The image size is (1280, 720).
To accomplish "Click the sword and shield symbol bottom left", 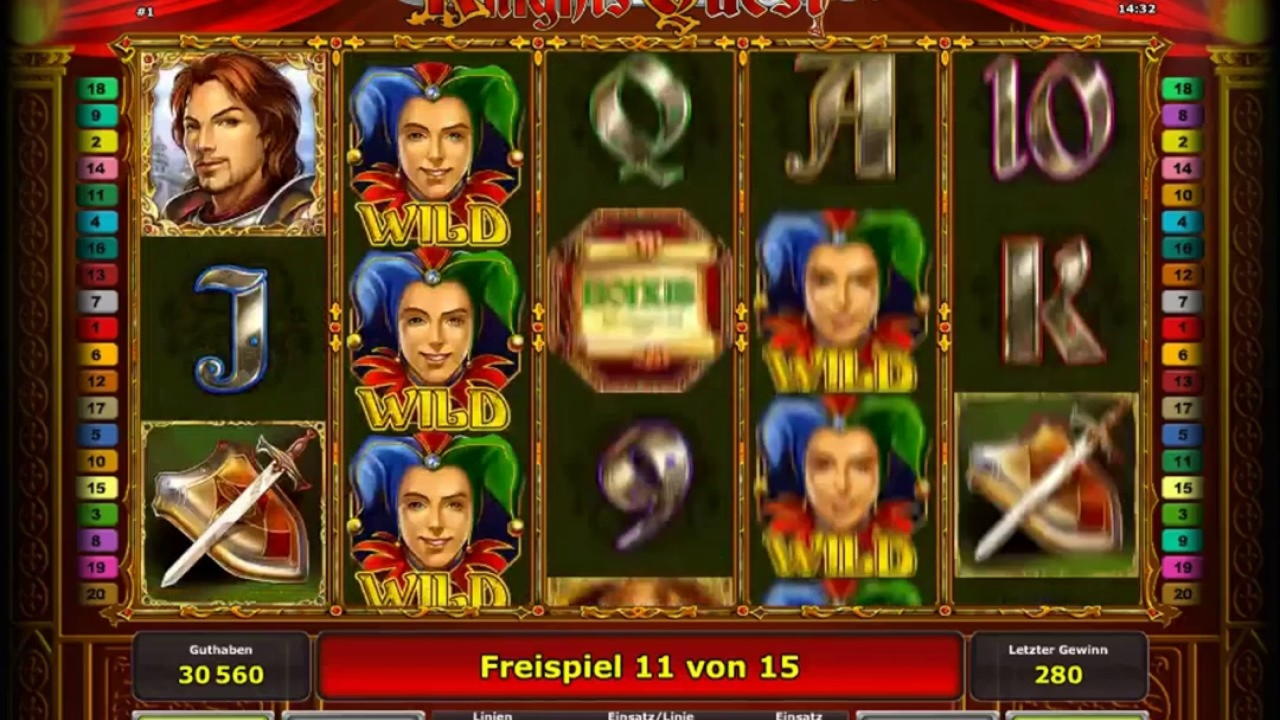I will tap(235, 510).
